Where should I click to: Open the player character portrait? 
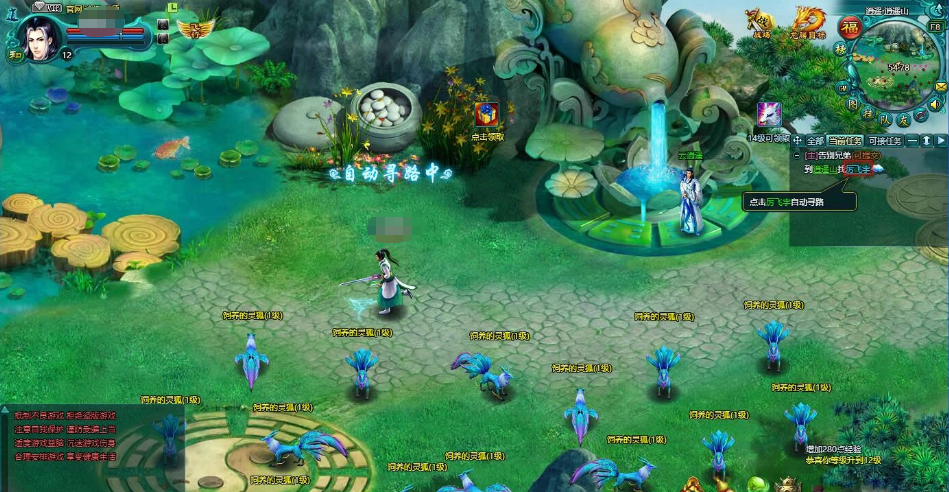pyautogui.click(x=41, y=38)
